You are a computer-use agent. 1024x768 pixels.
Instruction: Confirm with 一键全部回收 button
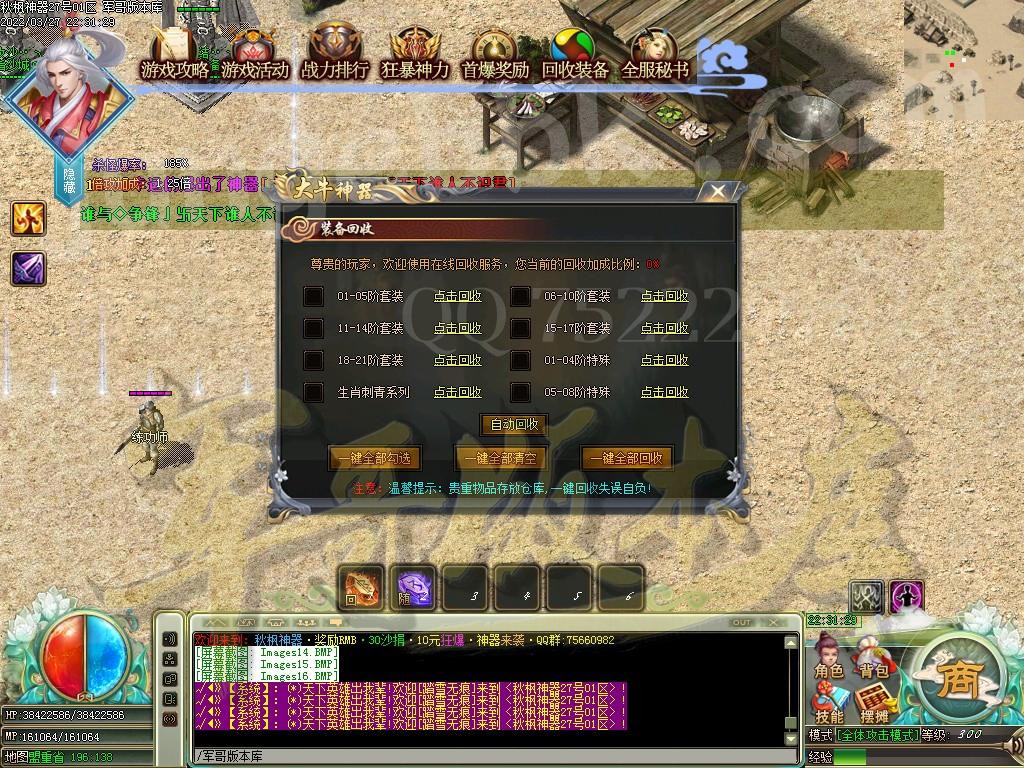pyautogui.click(x=627, y=458)
